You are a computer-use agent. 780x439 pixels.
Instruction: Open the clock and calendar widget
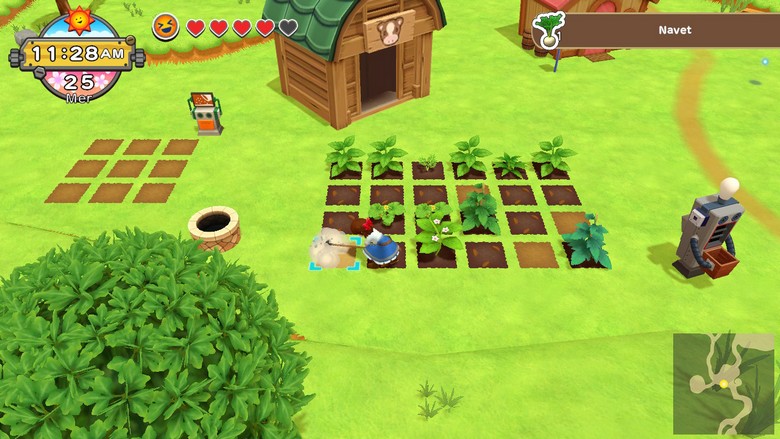[78, 55]
